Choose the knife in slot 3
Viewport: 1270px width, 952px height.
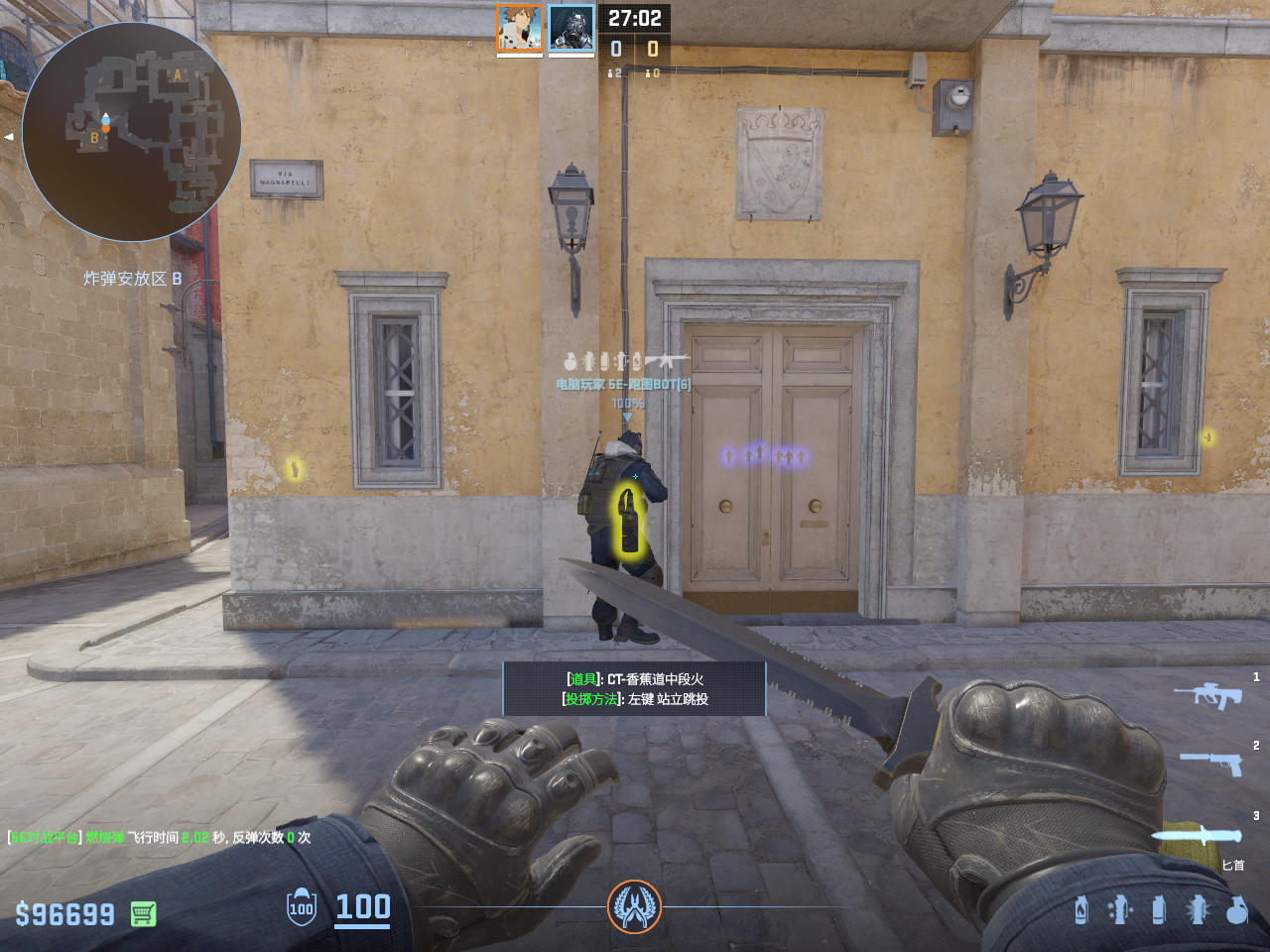[x=1198, y=836]
